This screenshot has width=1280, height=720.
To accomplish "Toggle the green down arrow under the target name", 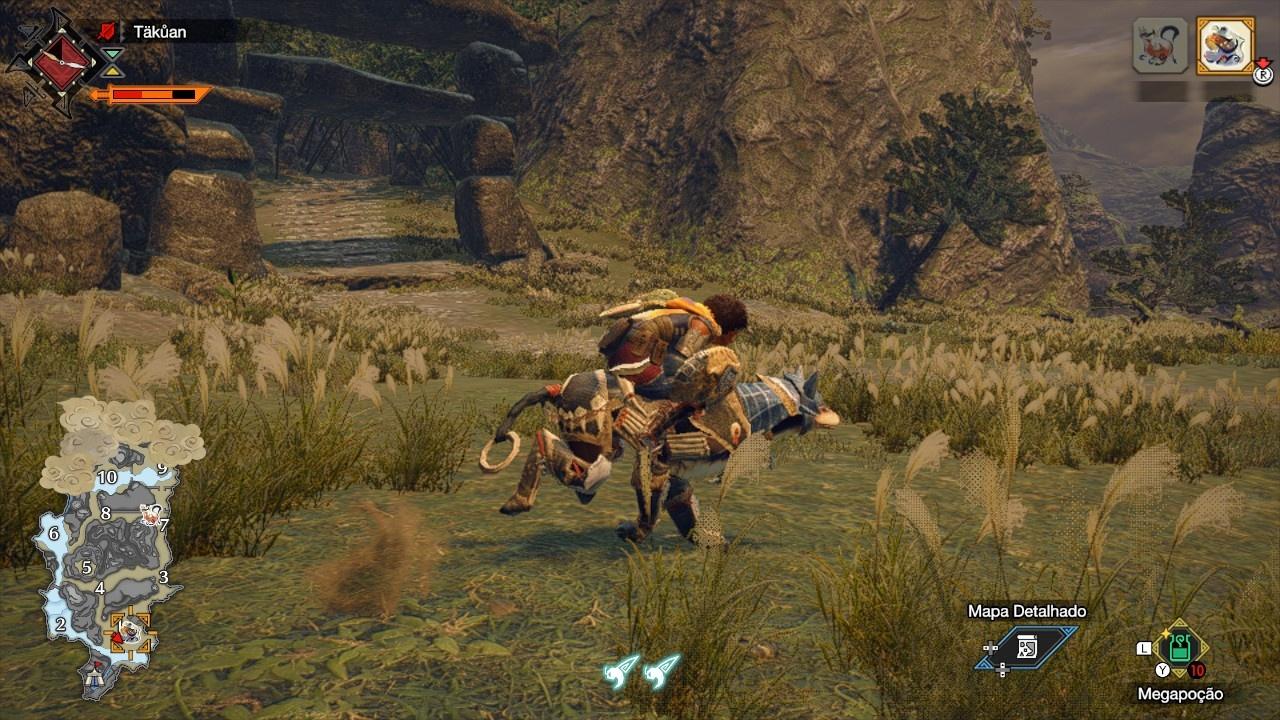I will (111, 53).
